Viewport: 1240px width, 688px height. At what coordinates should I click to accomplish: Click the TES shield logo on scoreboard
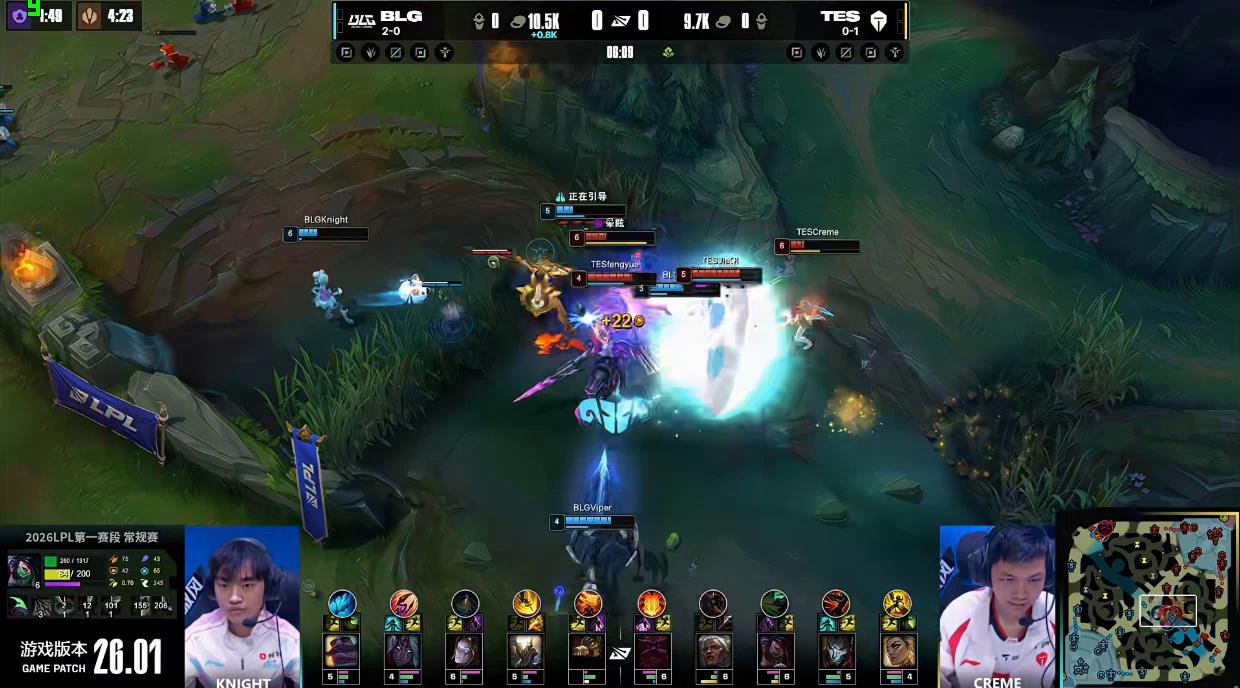coord(878,21)
